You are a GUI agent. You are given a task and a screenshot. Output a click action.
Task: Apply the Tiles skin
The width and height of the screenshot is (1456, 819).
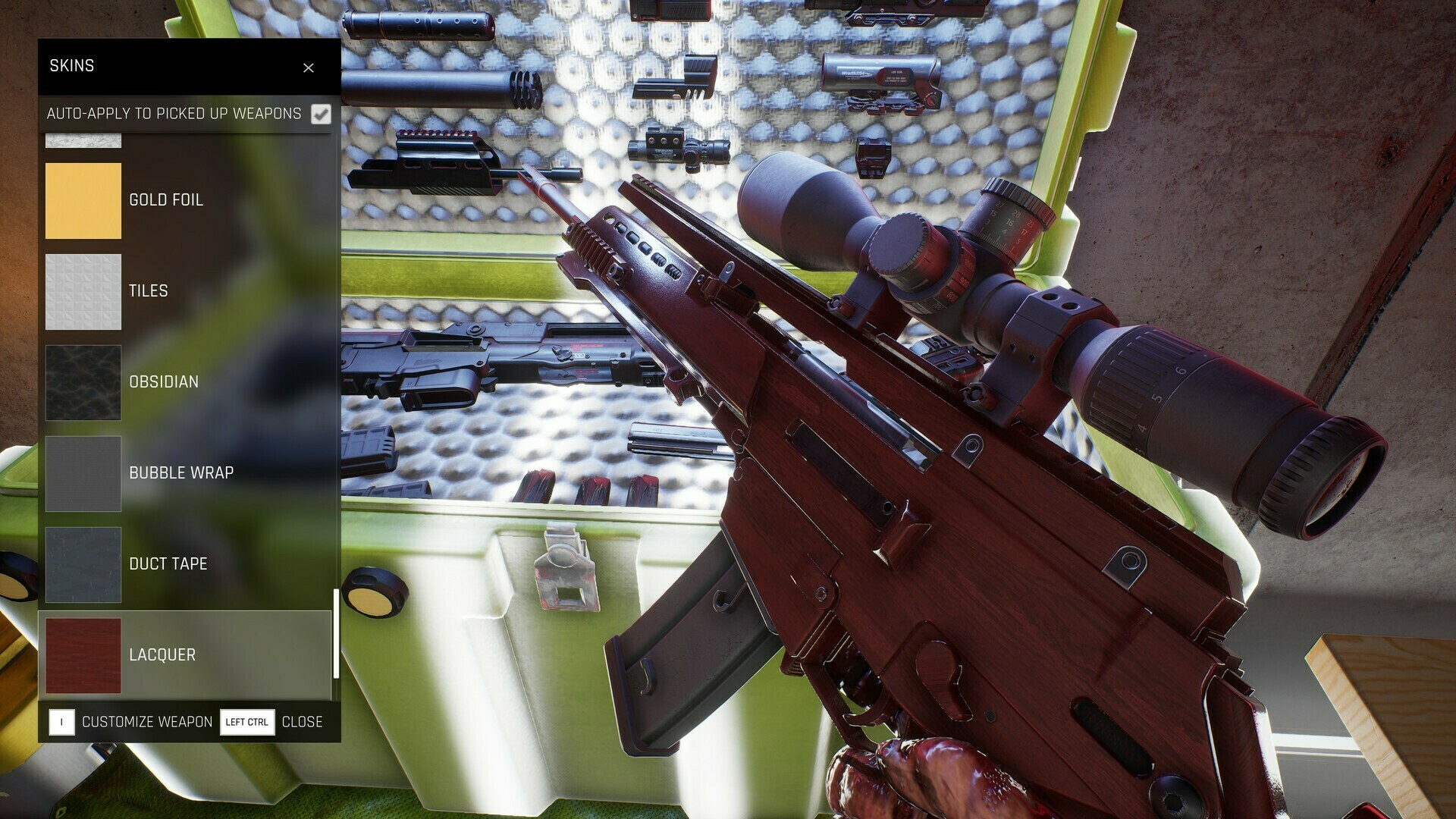[83, 291]
